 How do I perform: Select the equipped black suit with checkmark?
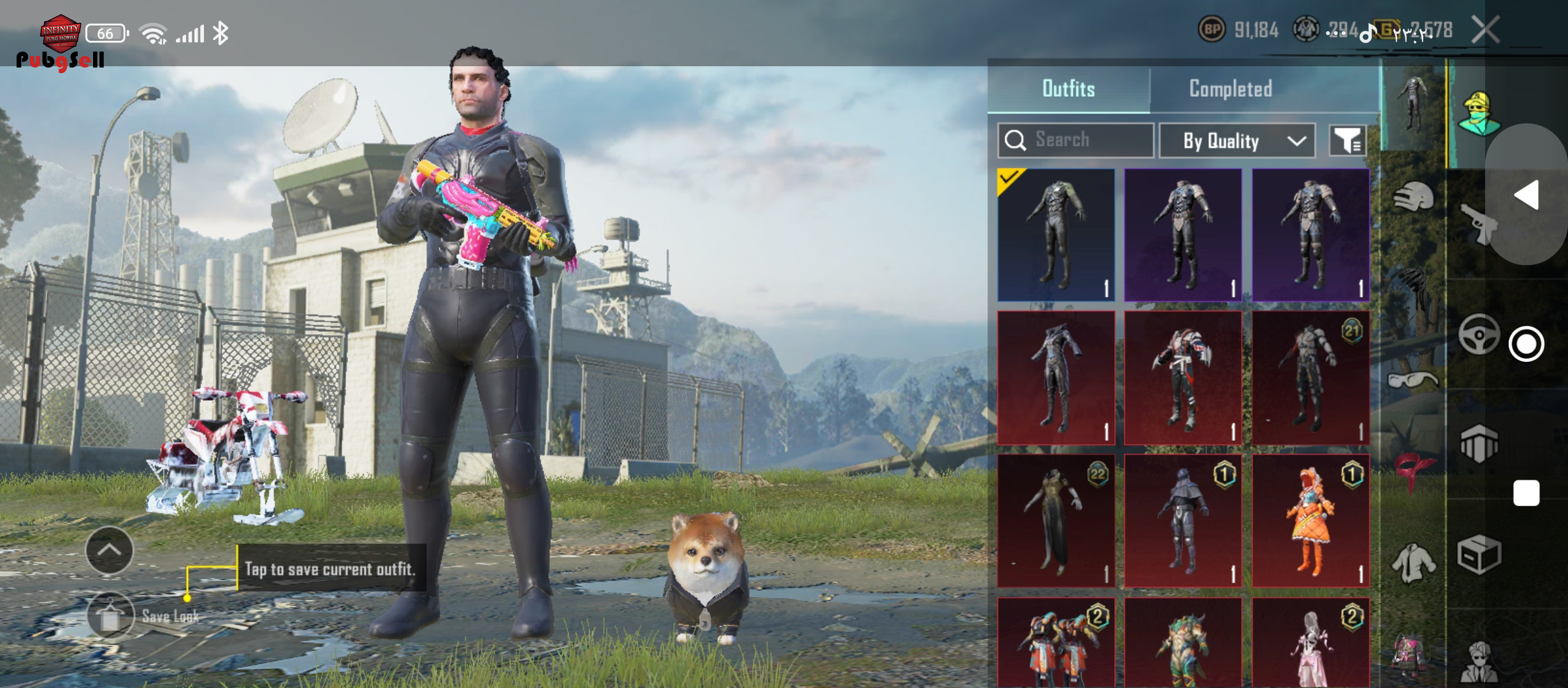coord(1056,235)
